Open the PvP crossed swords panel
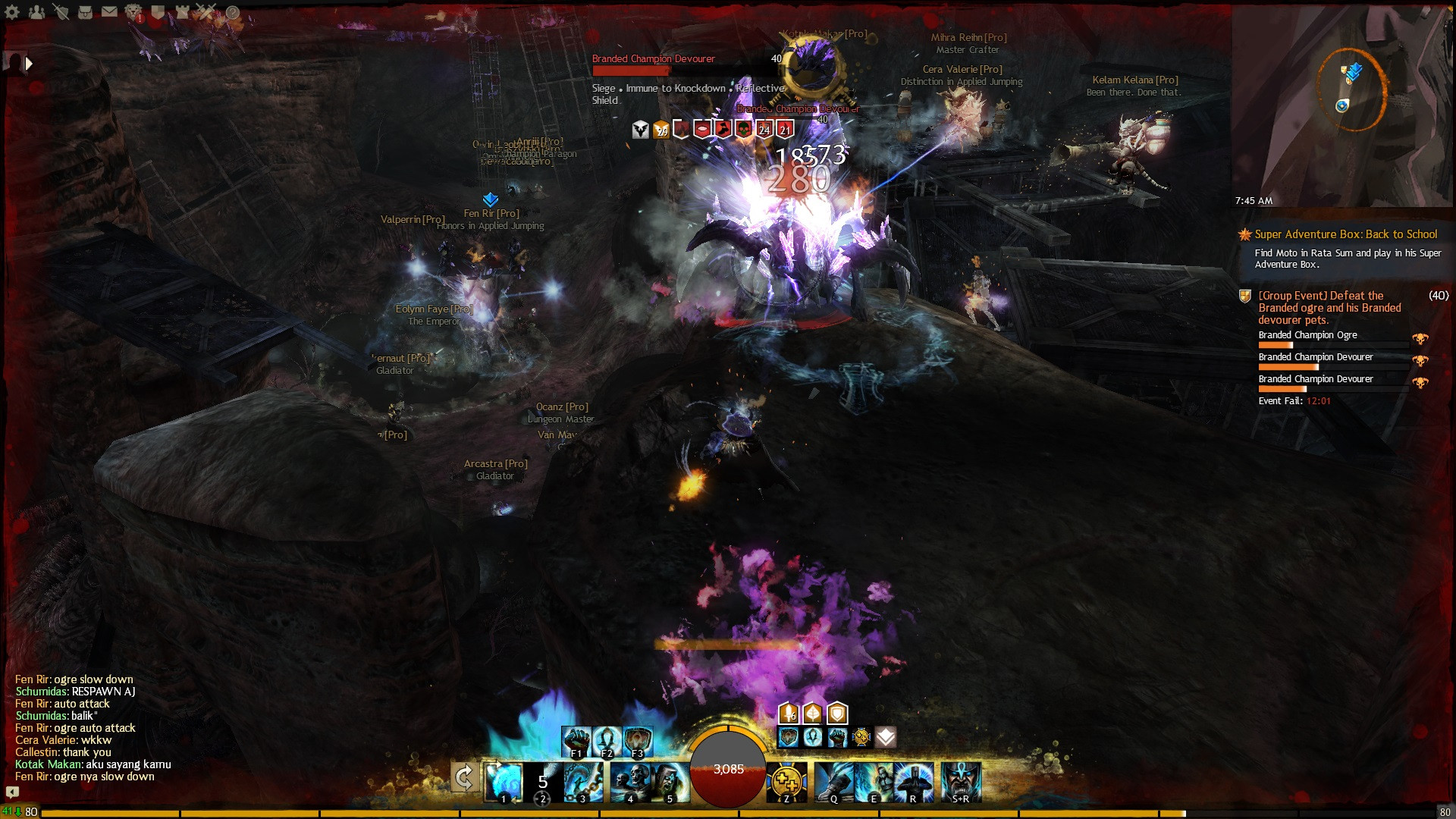1456x819 pixels. coord(206,11)
